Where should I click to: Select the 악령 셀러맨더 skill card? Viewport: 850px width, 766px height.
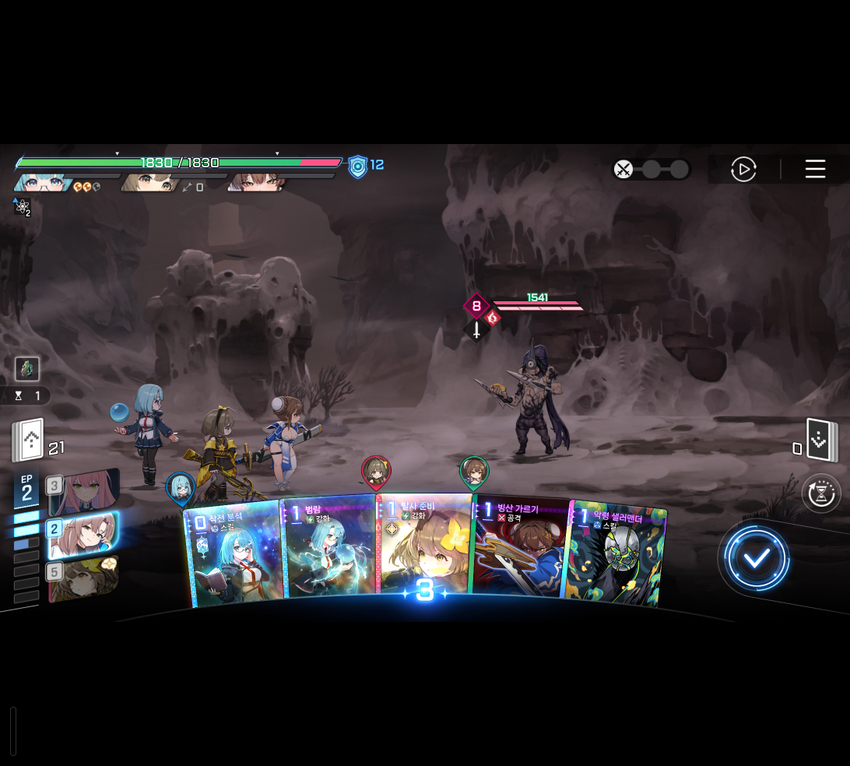[614, 553]
